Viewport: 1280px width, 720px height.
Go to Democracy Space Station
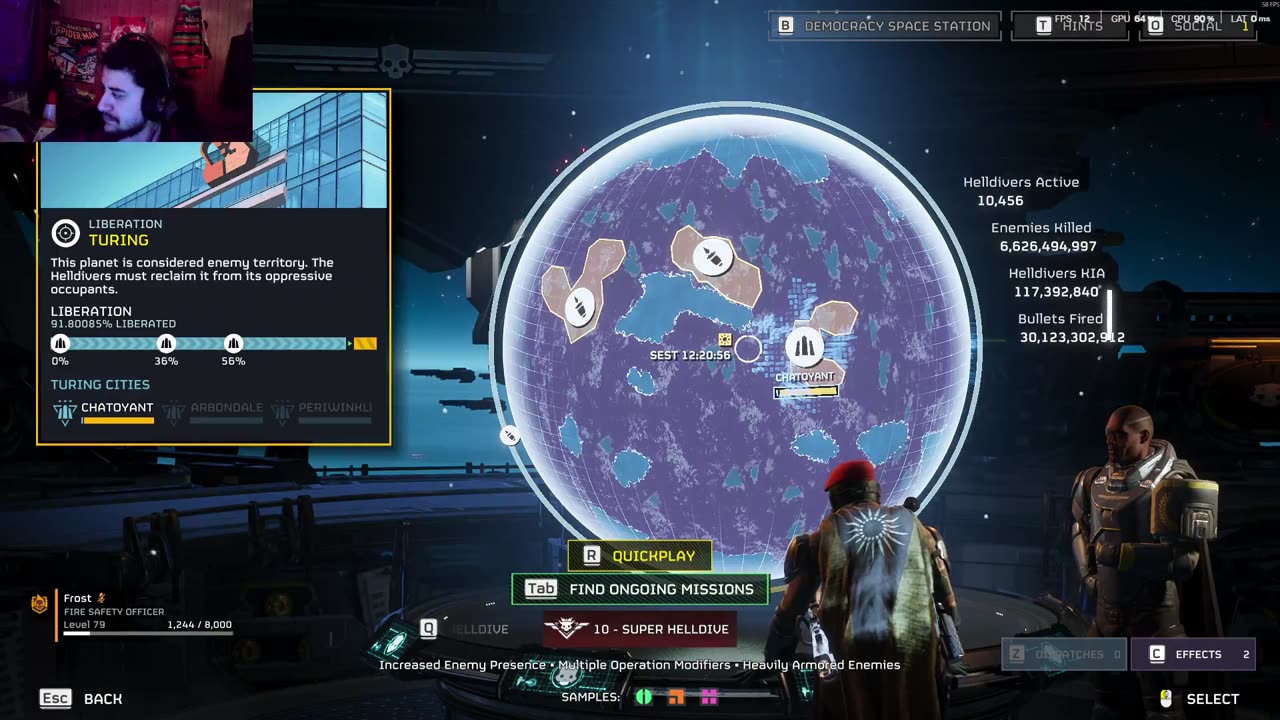885,26
